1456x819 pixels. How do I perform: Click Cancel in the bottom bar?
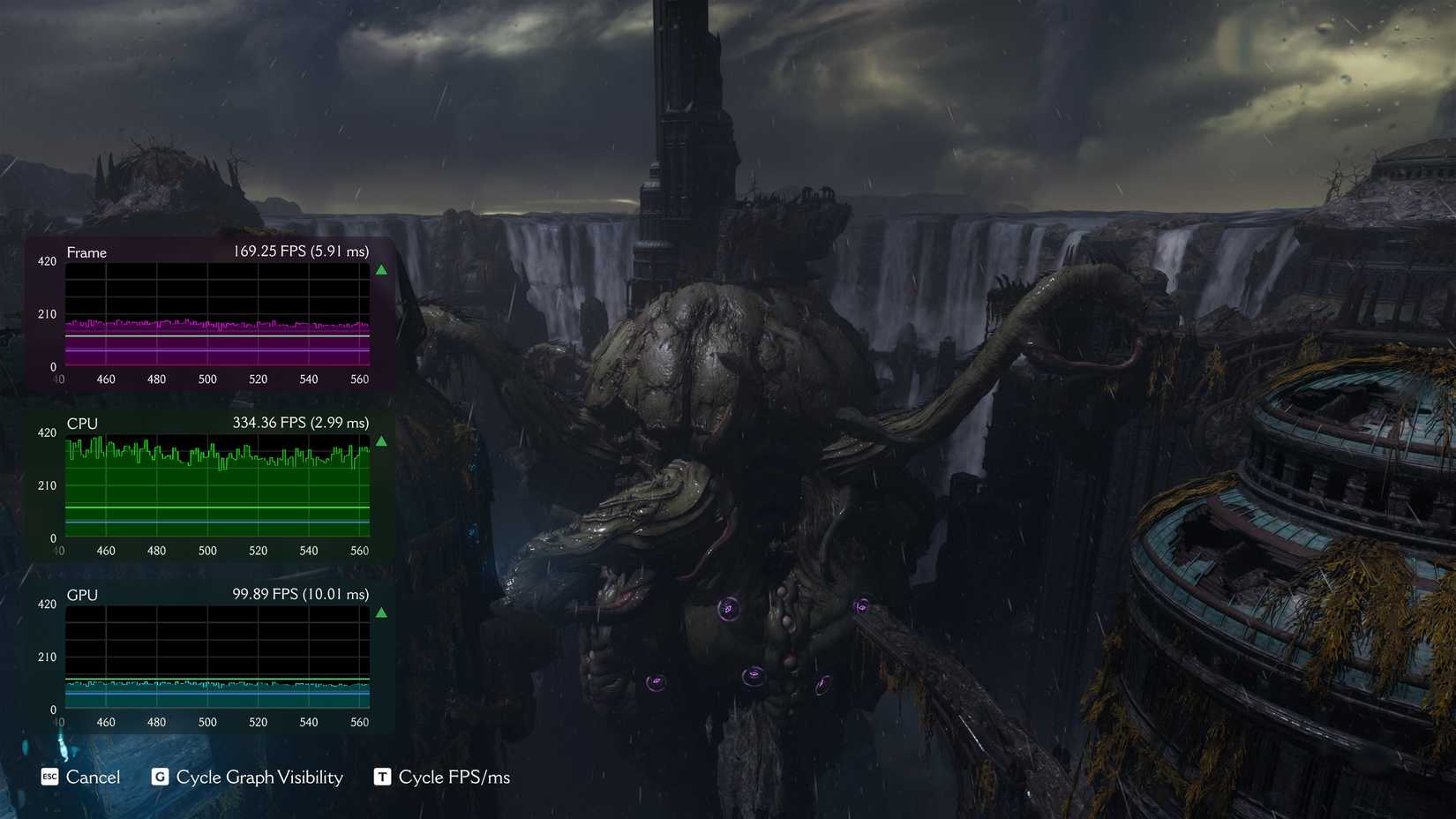(x=93, y=778)
